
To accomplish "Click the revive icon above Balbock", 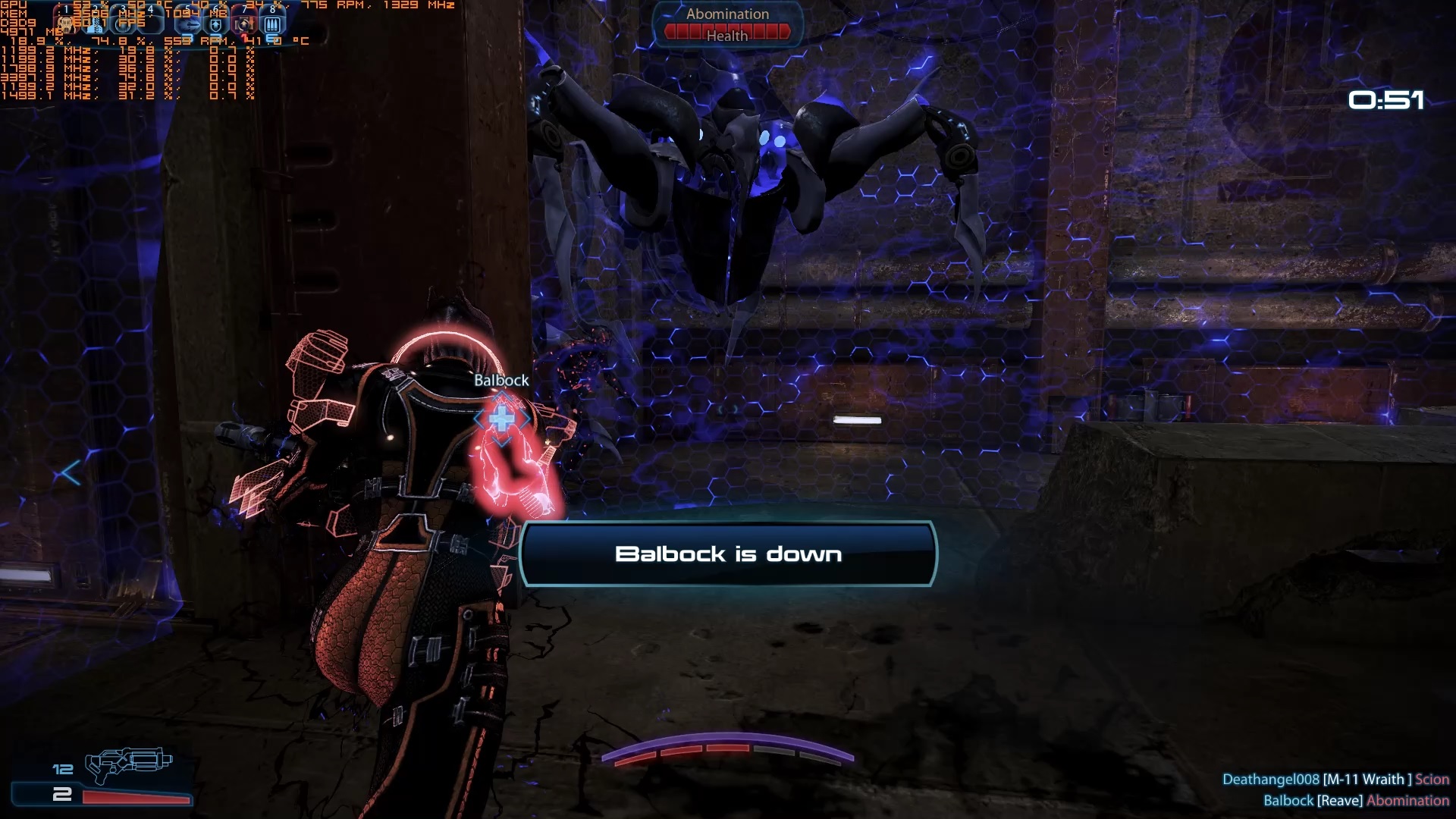I will (501, 418).
